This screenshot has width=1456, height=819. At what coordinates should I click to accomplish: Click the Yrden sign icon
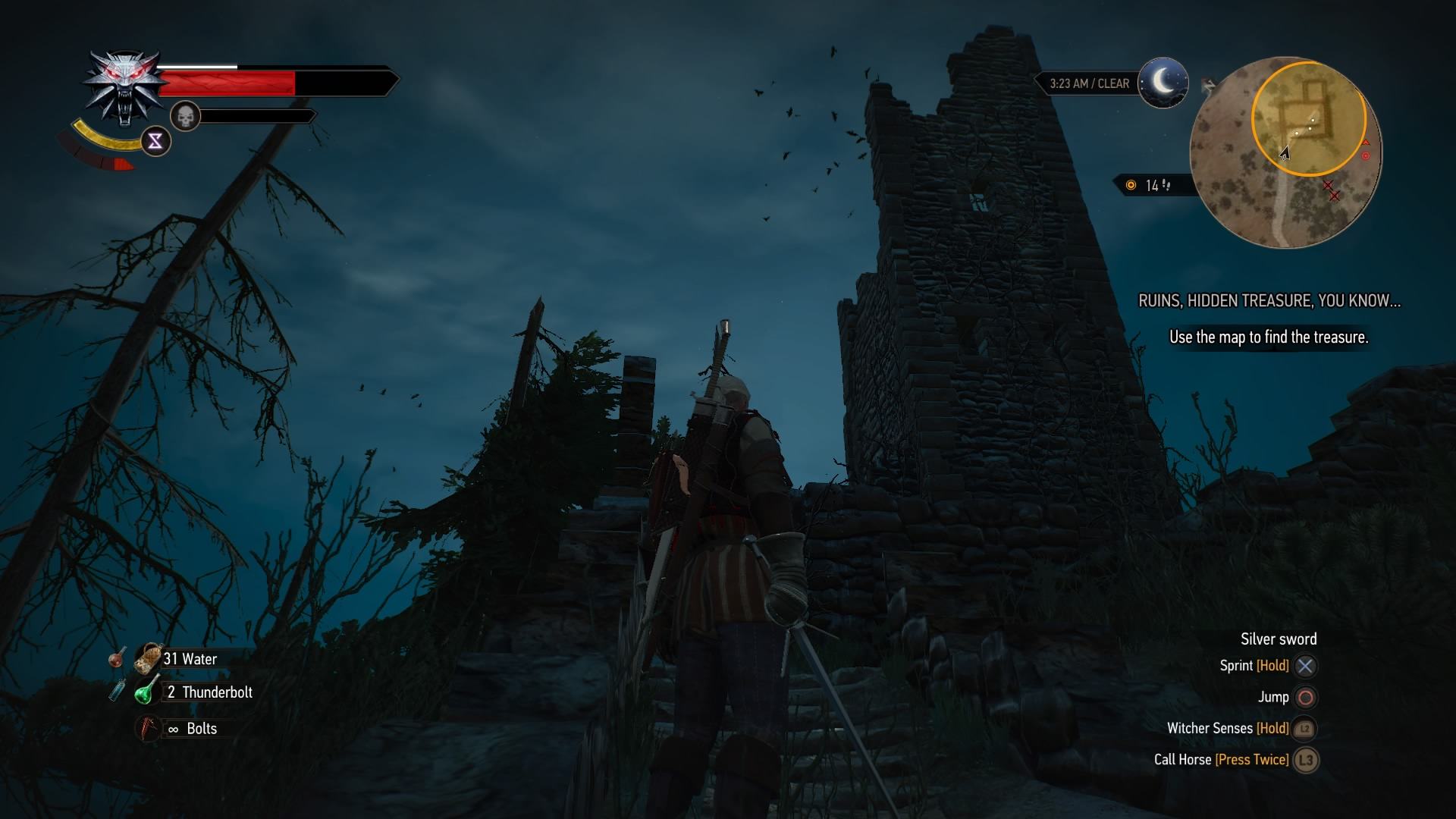coord(155,141)
